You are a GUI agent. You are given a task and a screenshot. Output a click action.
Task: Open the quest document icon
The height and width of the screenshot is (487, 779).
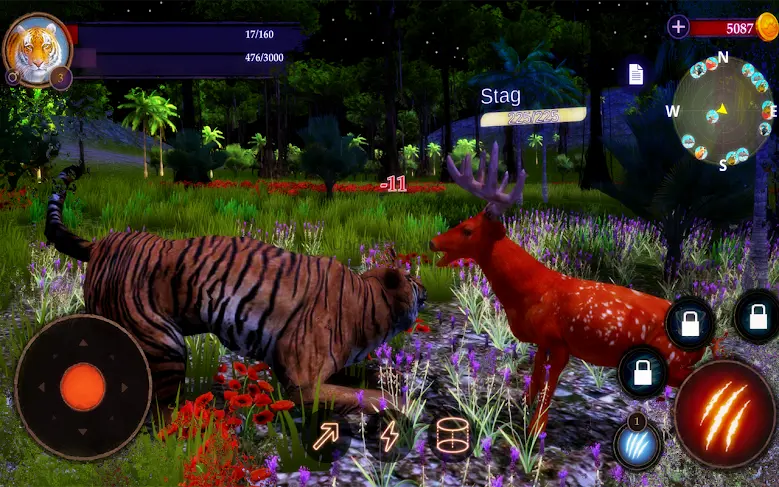(x=635, y=74)
